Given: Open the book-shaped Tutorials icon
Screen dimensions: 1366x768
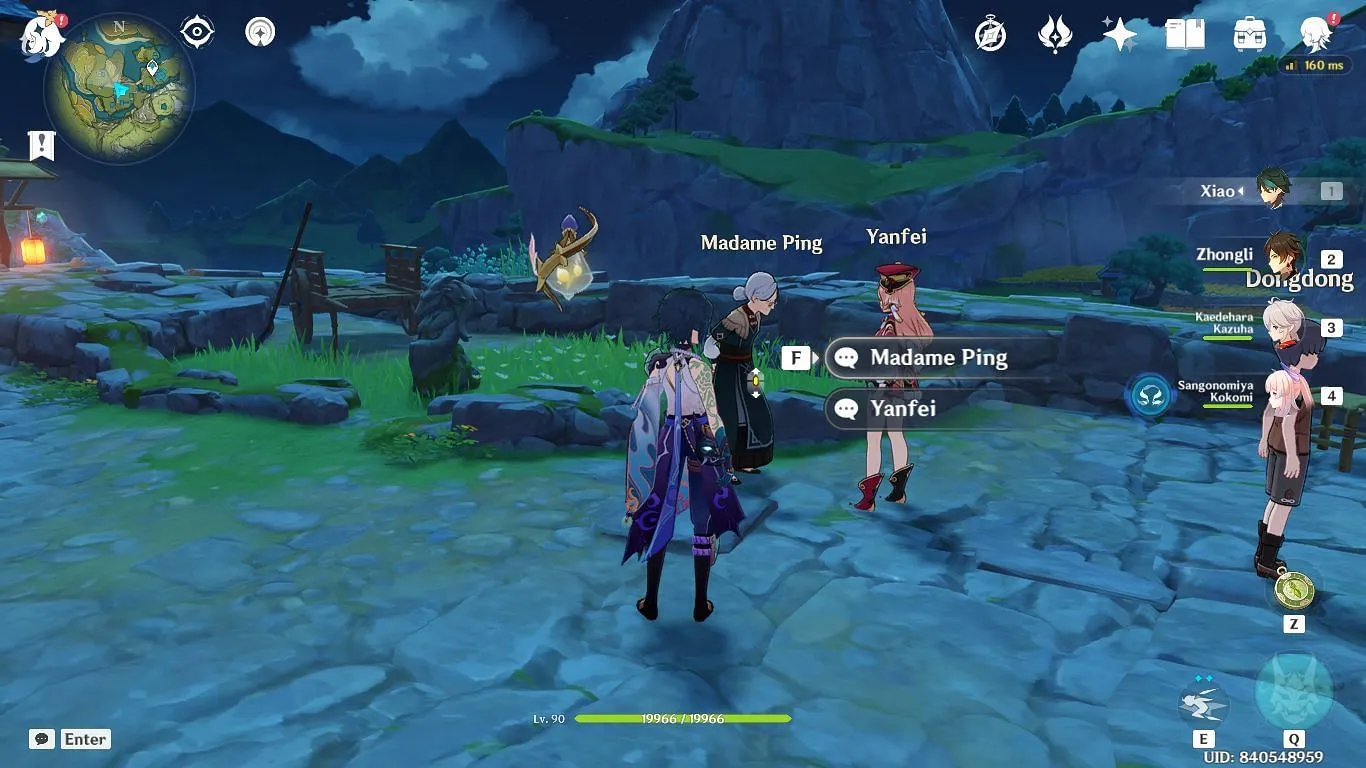Looking at the screenshot, I should point(1185,35).
